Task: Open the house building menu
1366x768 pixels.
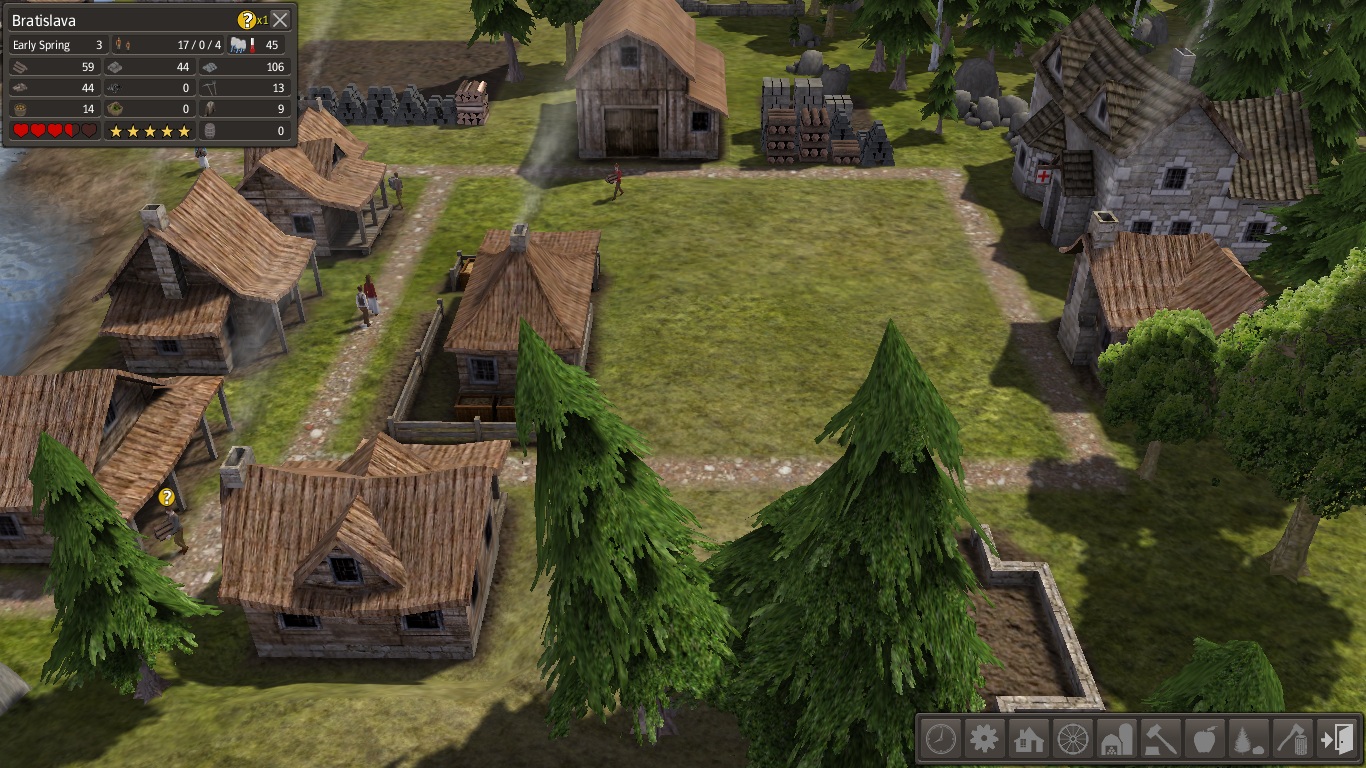Action: pyautogui.click(x=1028, y=740)
